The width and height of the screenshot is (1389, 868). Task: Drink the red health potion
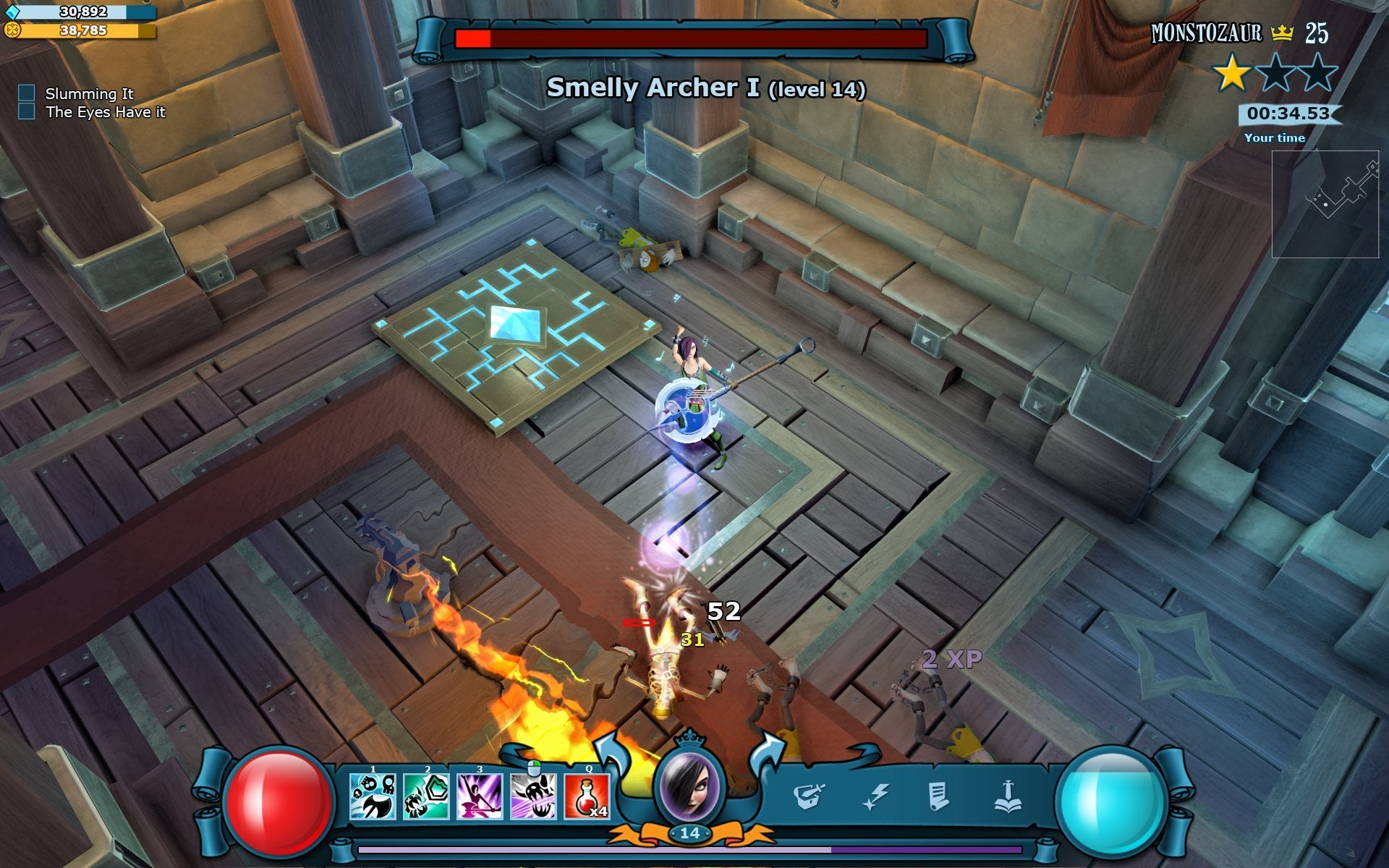(587, 796)
